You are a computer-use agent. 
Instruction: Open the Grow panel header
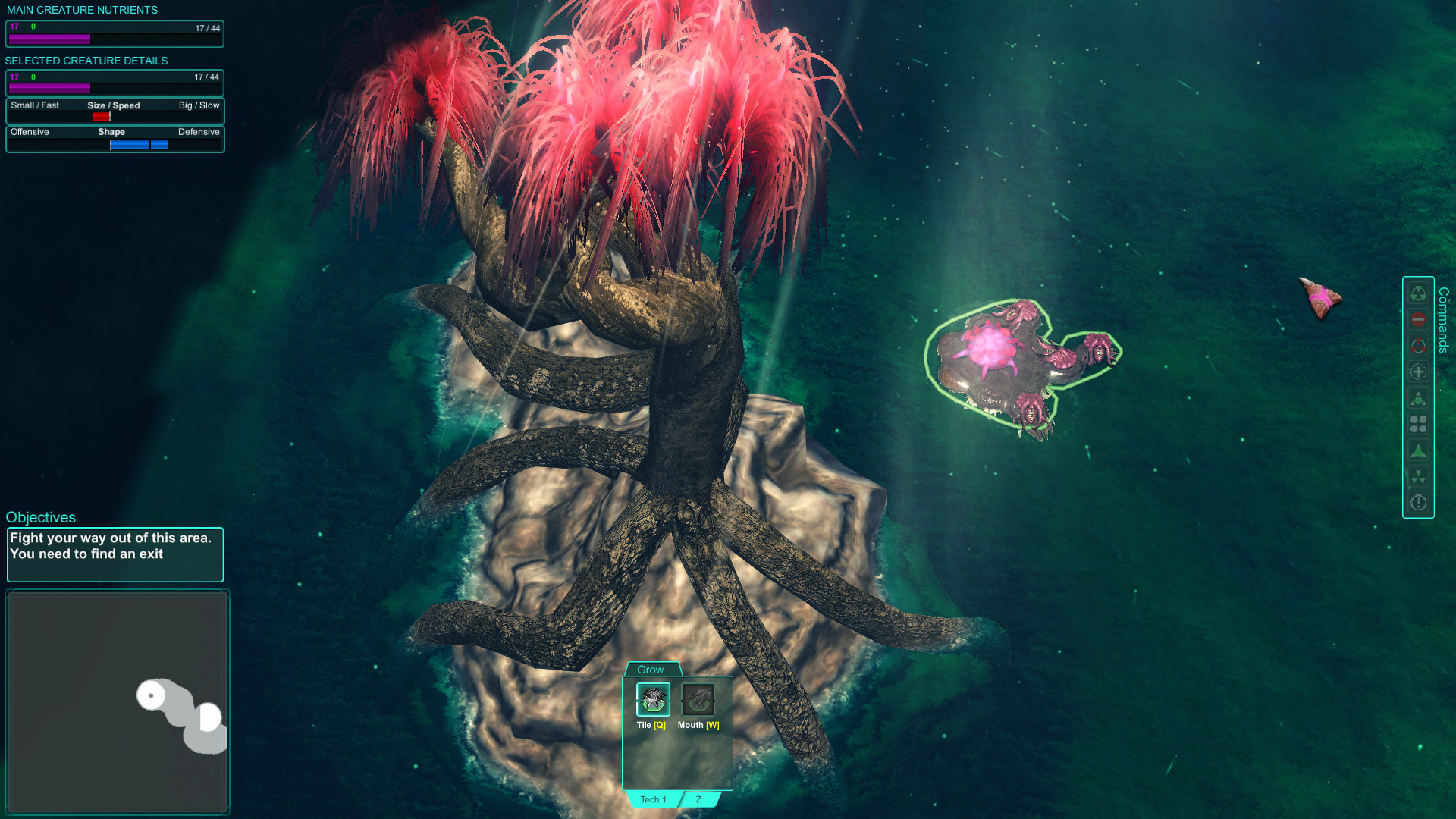click(x=651, y=670)
